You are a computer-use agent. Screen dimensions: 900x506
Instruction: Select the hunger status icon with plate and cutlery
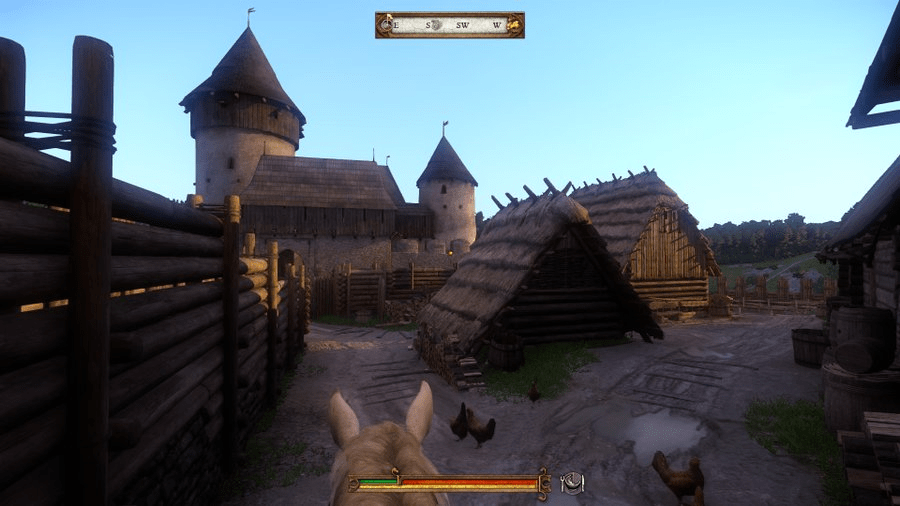coord(572,483)
